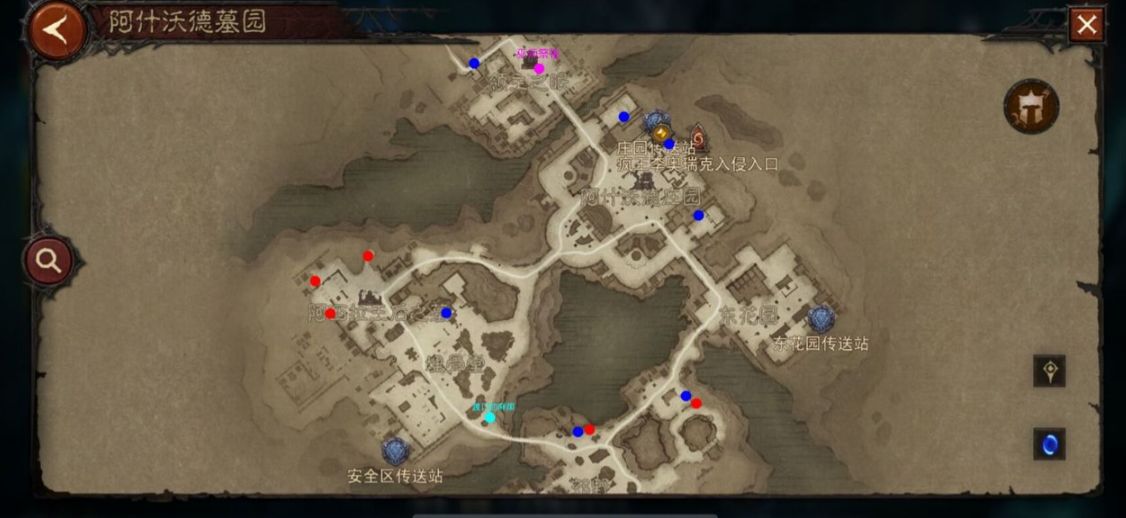This screenshot has height=518, width=1126.
Task: Go back using the arrow button
Action: [57, 30]
